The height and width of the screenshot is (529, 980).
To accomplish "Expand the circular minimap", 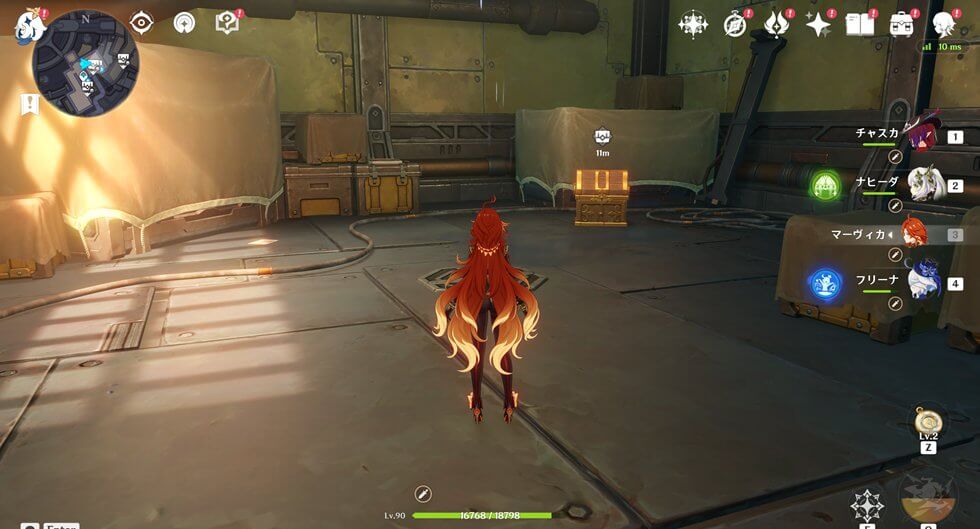I will [x=85, y=65].
